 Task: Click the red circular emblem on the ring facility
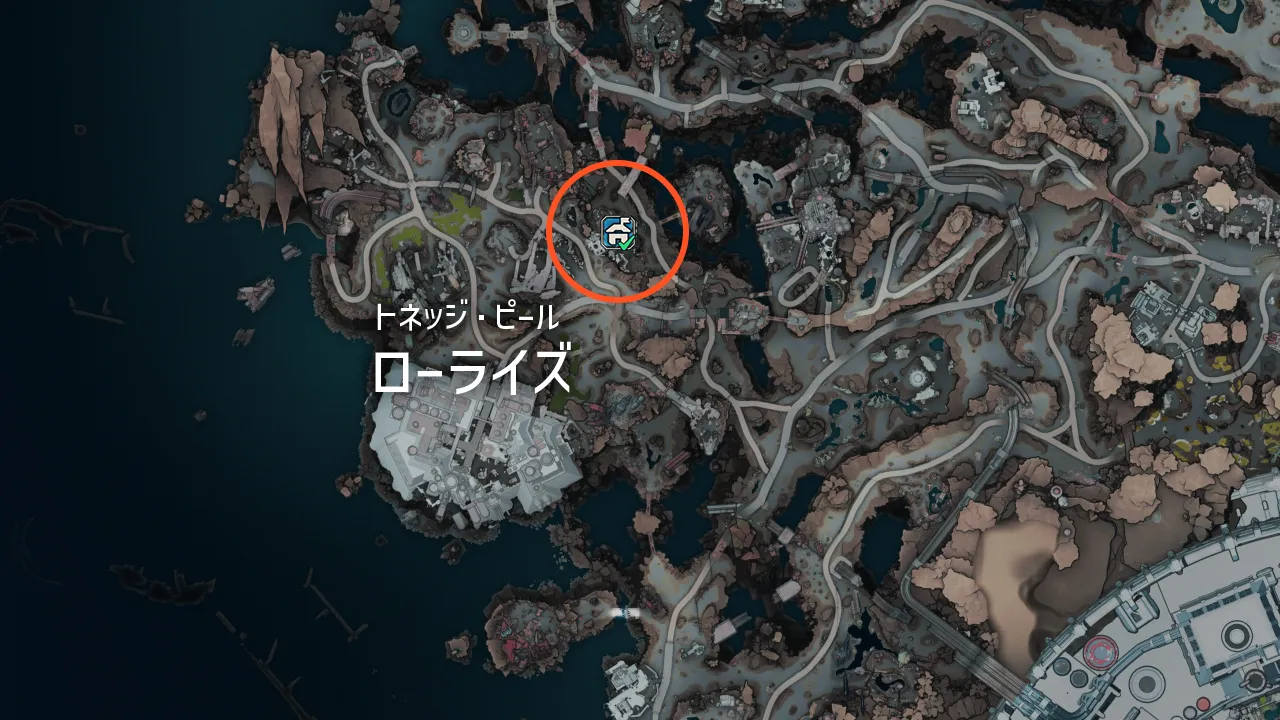point(1100,651)
